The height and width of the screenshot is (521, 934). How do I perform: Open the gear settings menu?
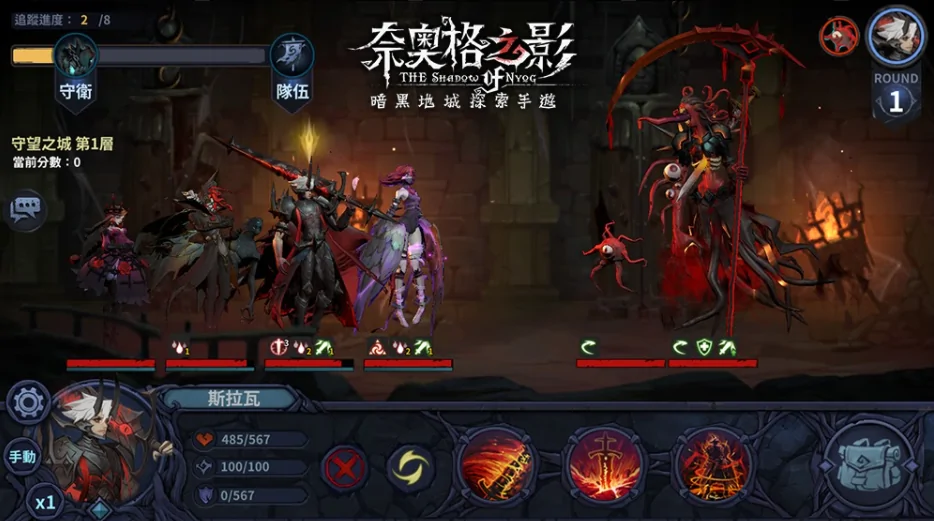click(28, 402)
